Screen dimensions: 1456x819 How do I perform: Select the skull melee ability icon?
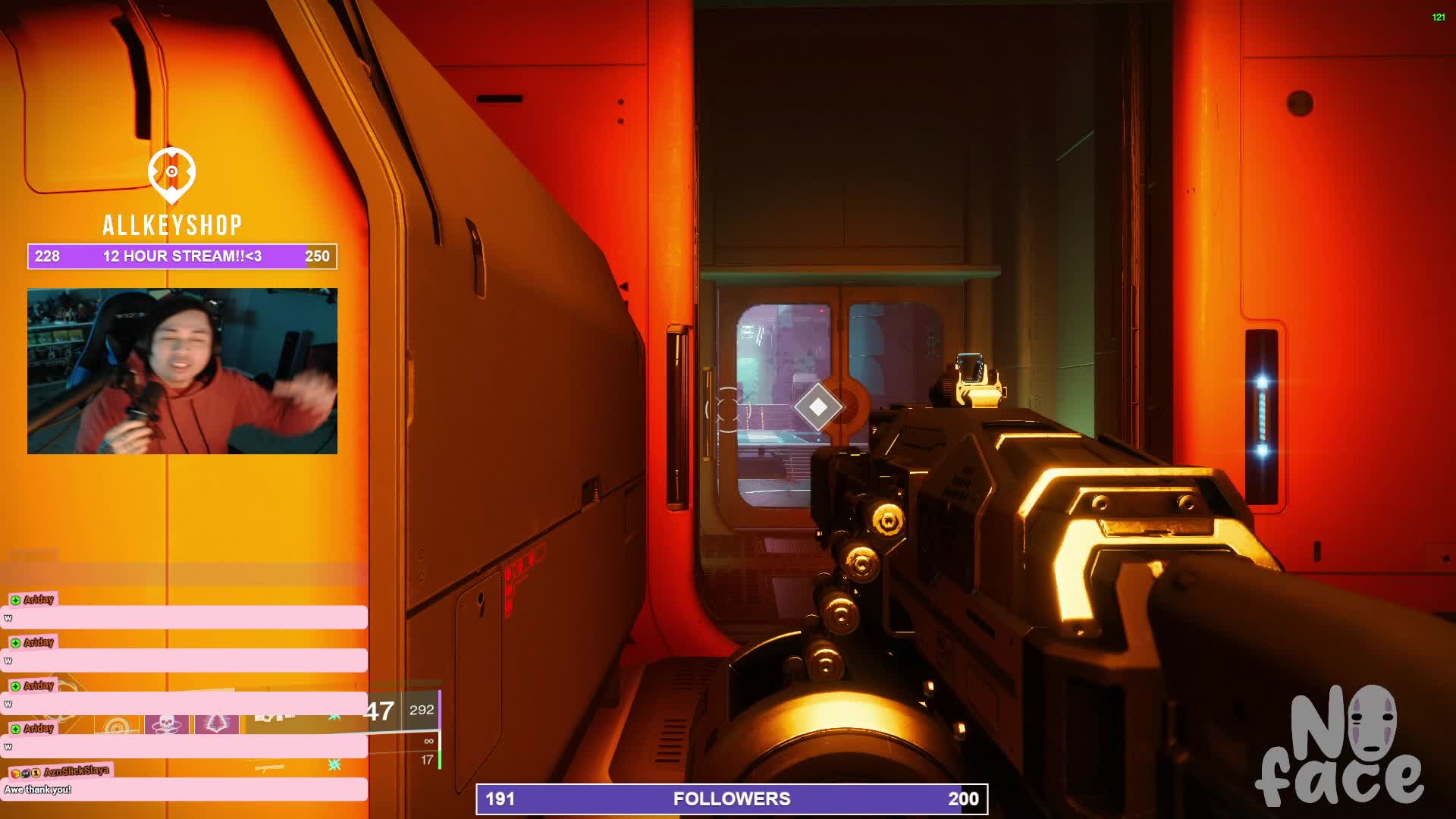coord(166,724)
